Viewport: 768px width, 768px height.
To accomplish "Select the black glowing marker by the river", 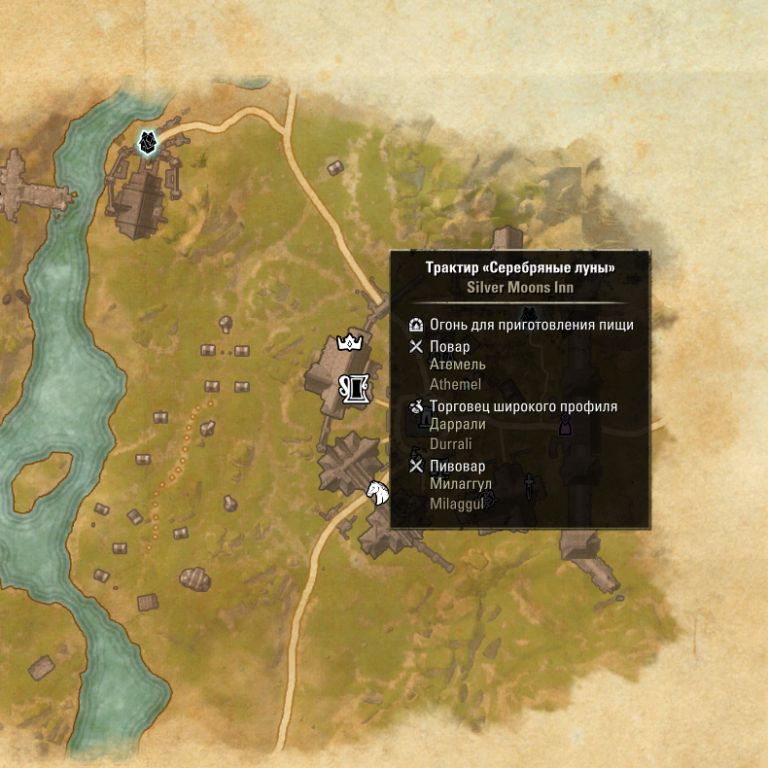I will pos(148,143).
